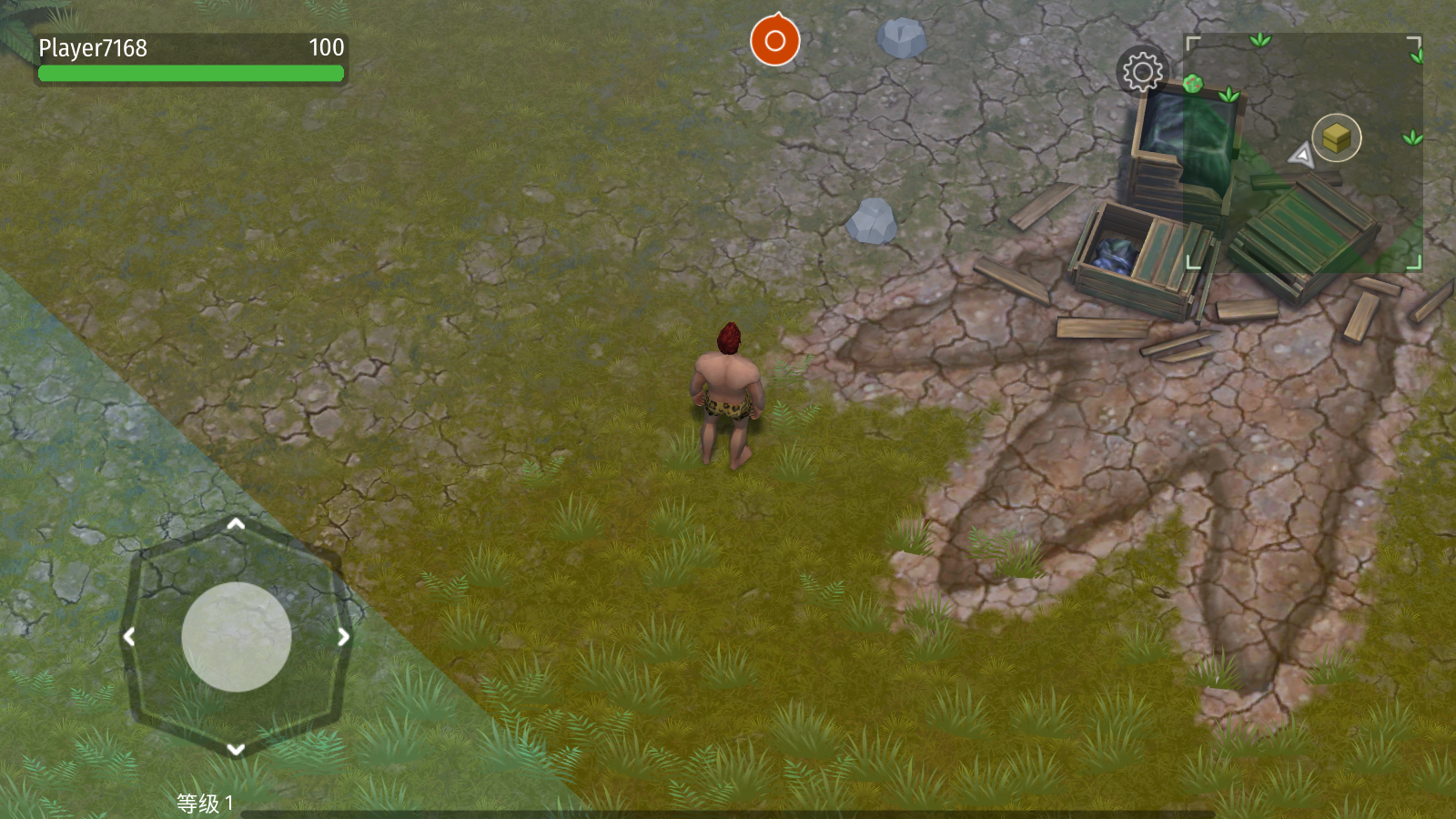Open the gear settings menu
Screen dimensions: 1456x819
click(1142, 71)
